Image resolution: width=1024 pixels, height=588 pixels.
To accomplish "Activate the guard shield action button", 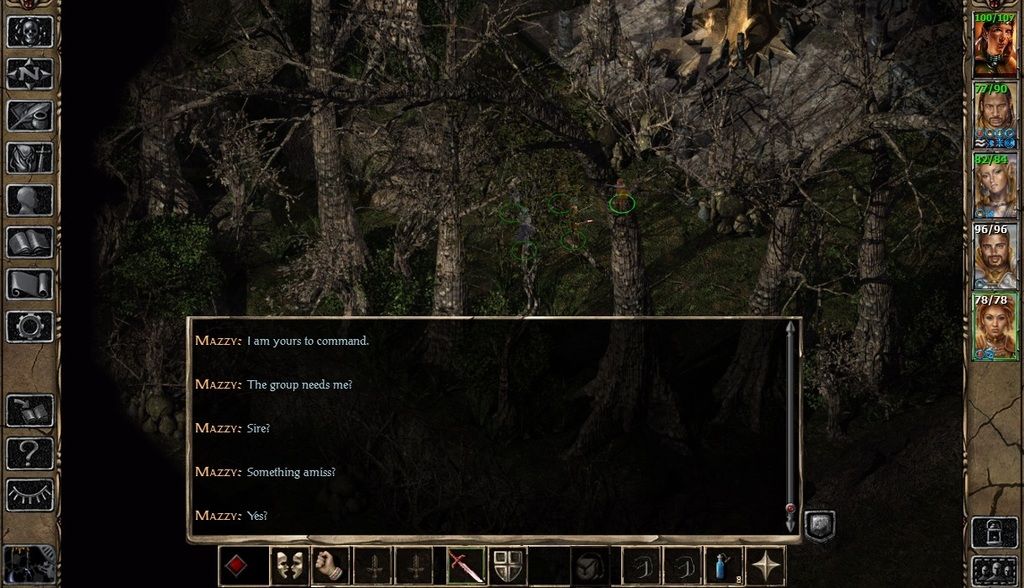I will [x=507, y=566].
